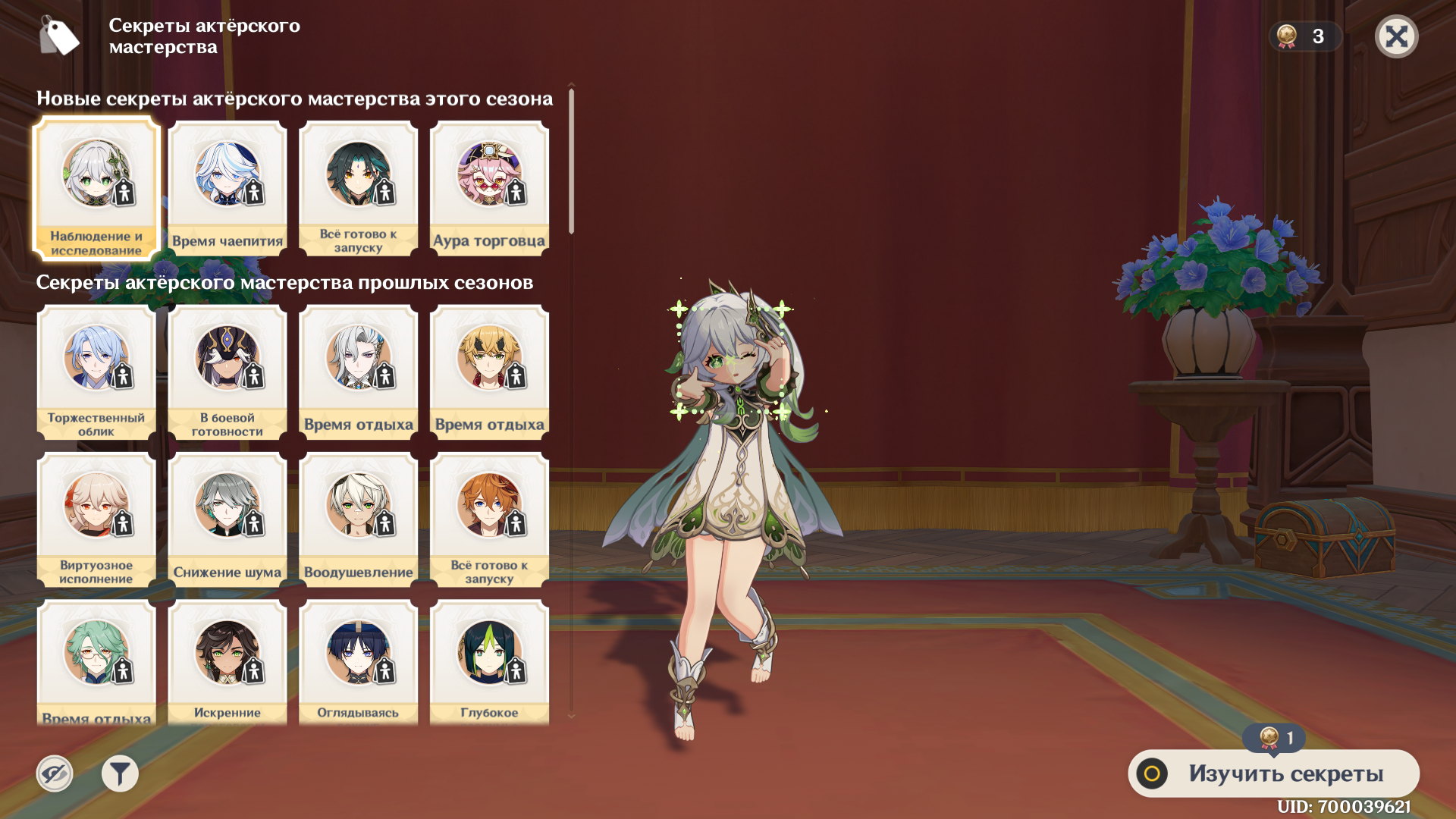Viewport: 1456px width, 819px height.
Task: Select the Оглядываясь card
Action: [x=359, y=662]
